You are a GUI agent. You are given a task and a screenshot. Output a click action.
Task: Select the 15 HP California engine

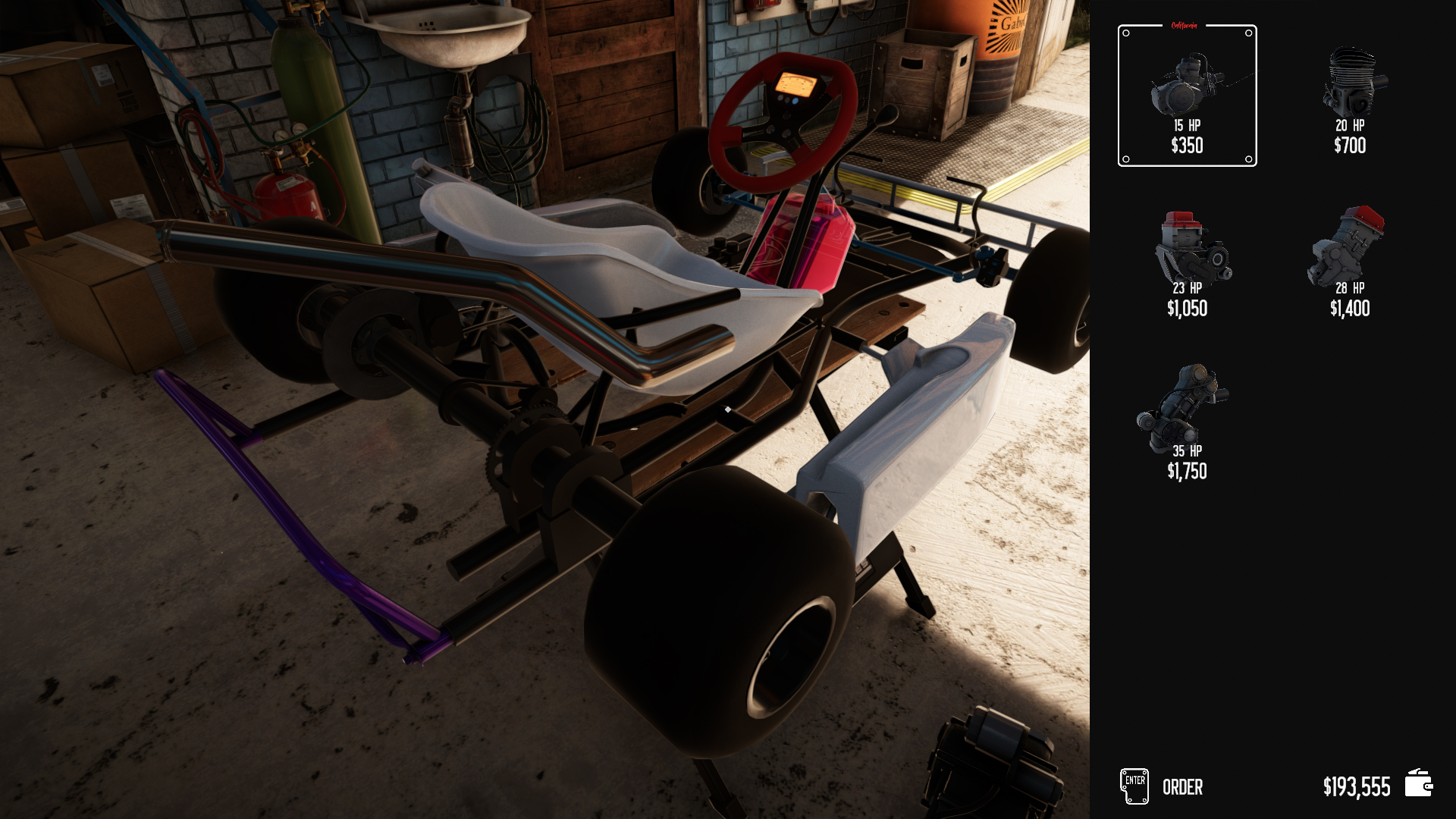pos(1188,91)
